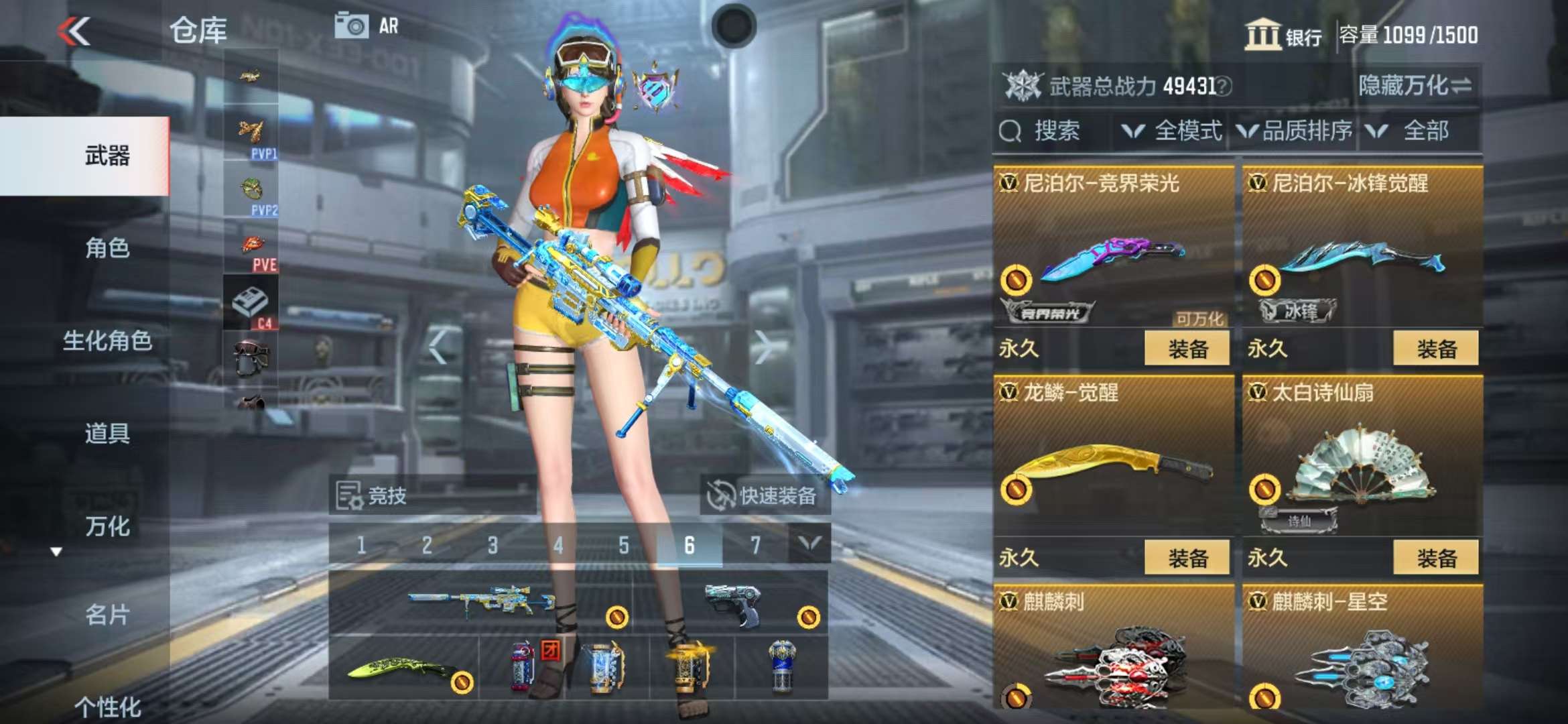The image size is (1568, 724).
Task: Switch to loadout slot 3
Action: click(493, 546)
